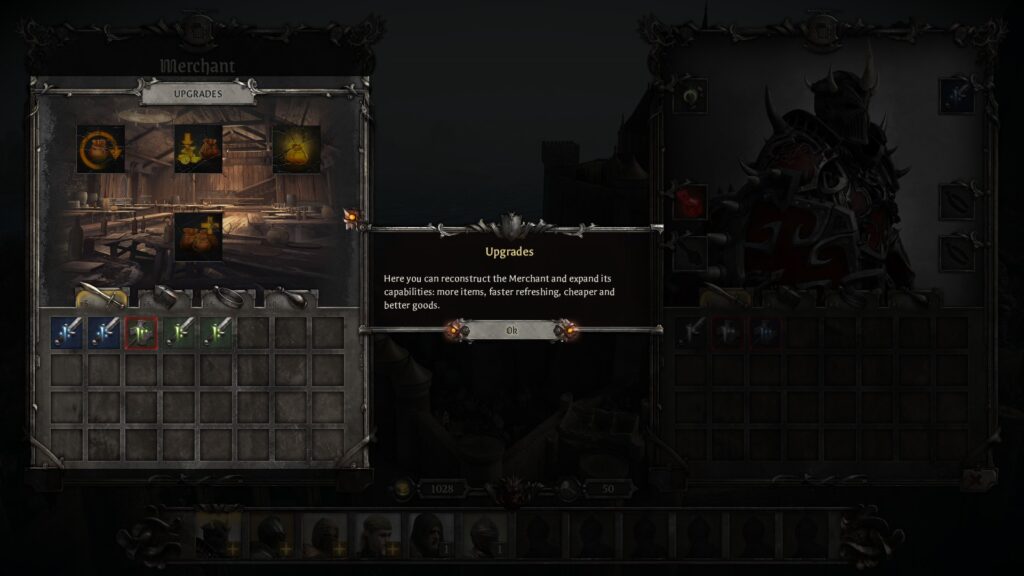Select the hero's equipped blue weapon slot
Viewport: 1024px width, 576px height.
956,96
